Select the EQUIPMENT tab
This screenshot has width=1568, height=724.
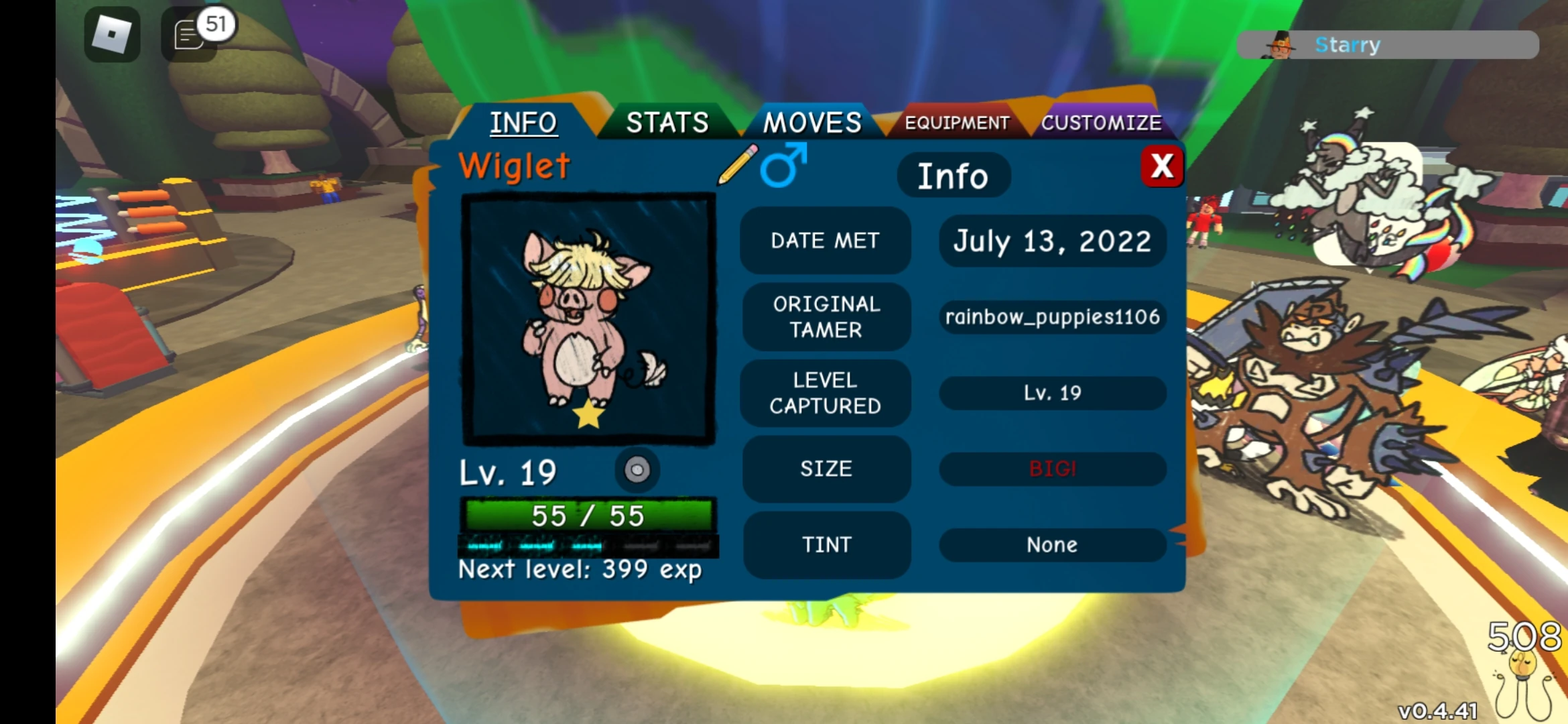point(956,123)
